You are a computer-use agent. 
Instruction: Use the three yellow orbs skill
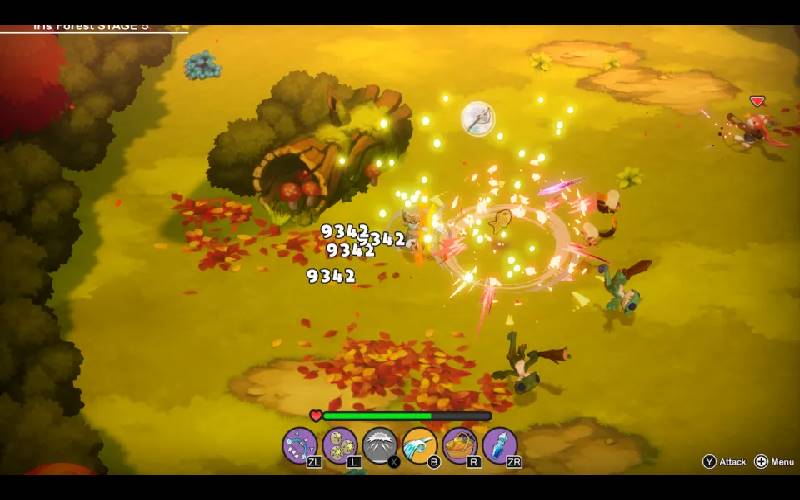click(340, 444)
